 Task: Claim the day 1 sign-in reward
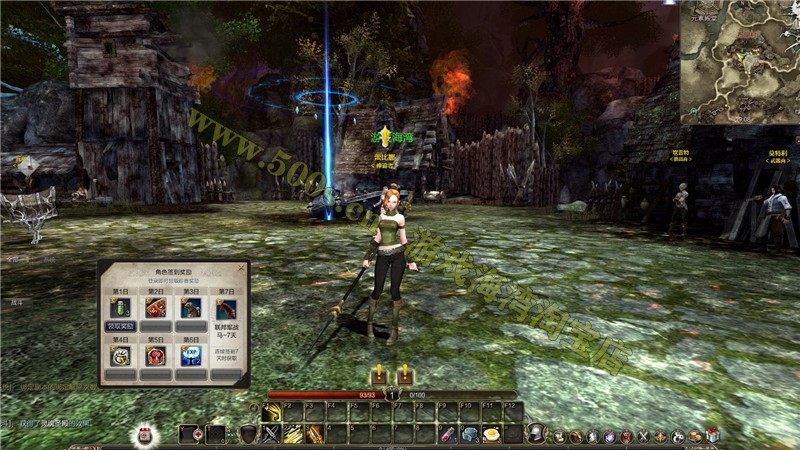pyautogui.click(x=121, y=326)
